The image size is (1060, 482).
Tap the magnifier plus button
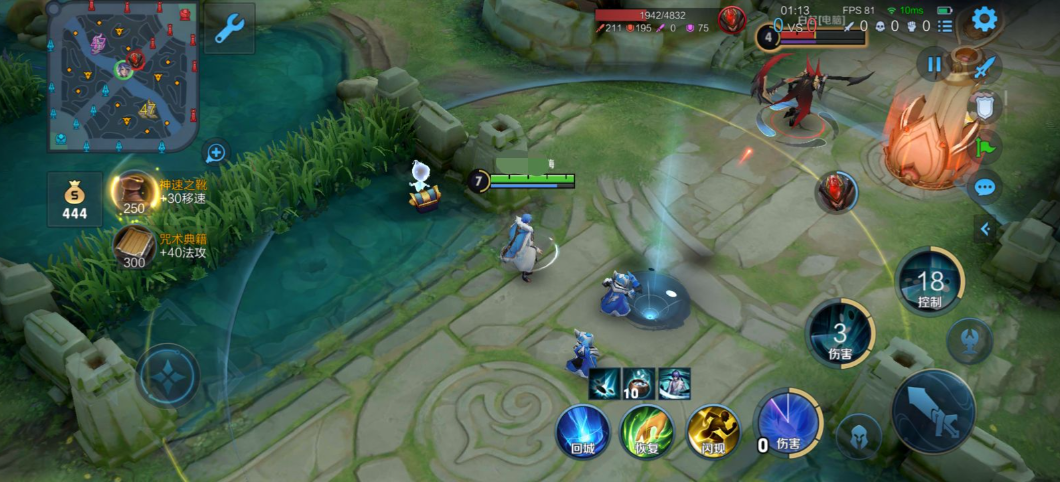pos(215,152)
